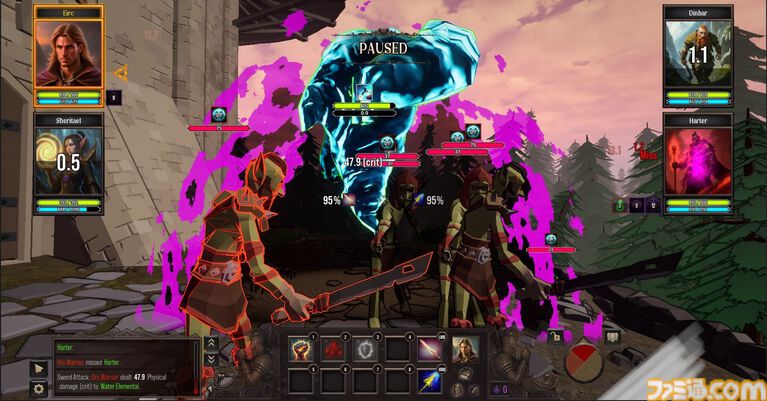Viewport: 767px width, 401px height.
Task: Click the play arrow button beside the log
Action: (x=39, y=369)
